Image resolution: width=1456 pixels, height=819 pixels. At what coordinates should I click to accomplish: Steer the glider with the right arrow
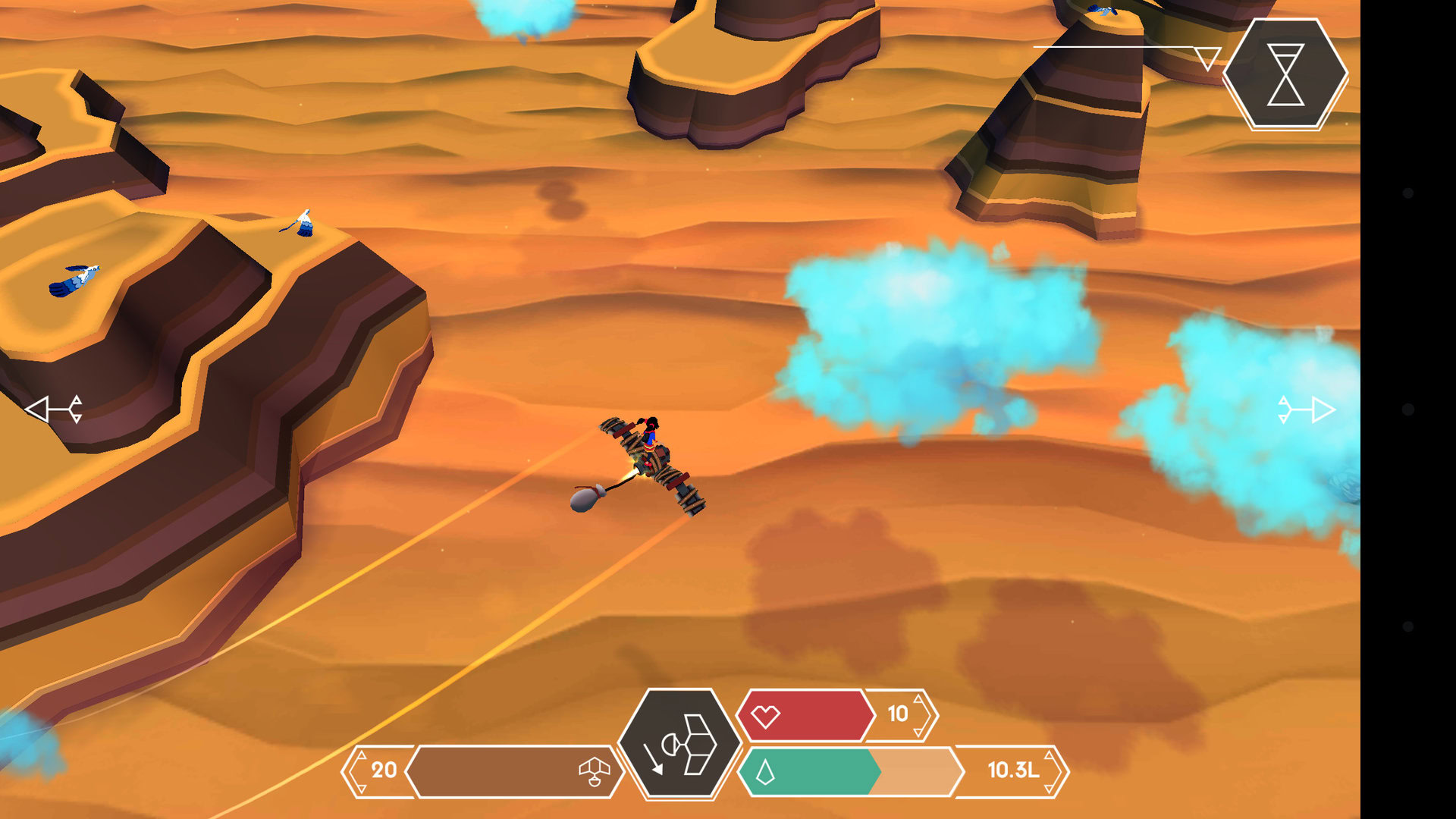pos(1306,409)
